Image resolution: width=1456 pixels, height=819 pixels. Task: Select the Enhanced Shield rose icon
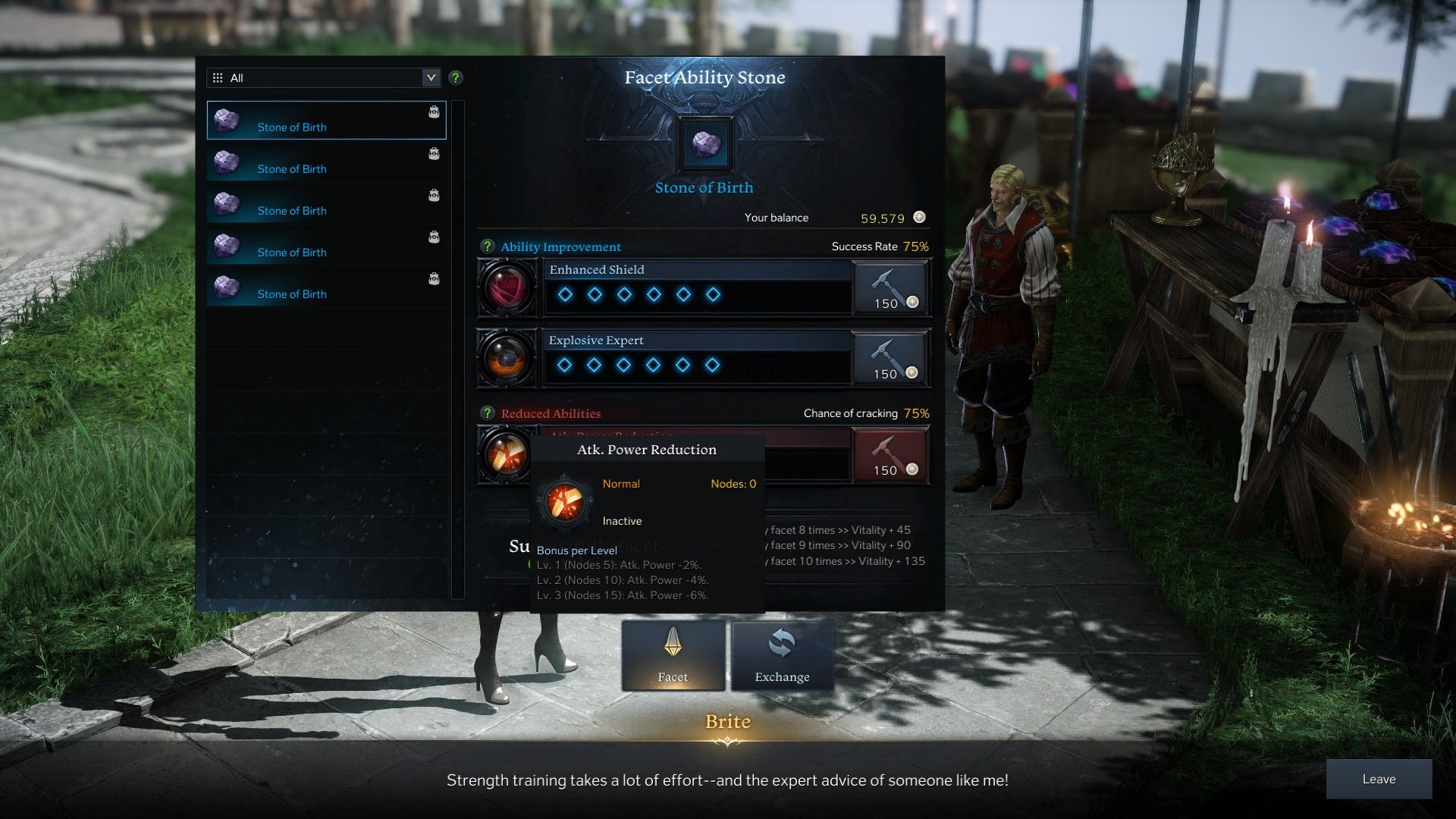pyautogui.click(x=507, y=288)
